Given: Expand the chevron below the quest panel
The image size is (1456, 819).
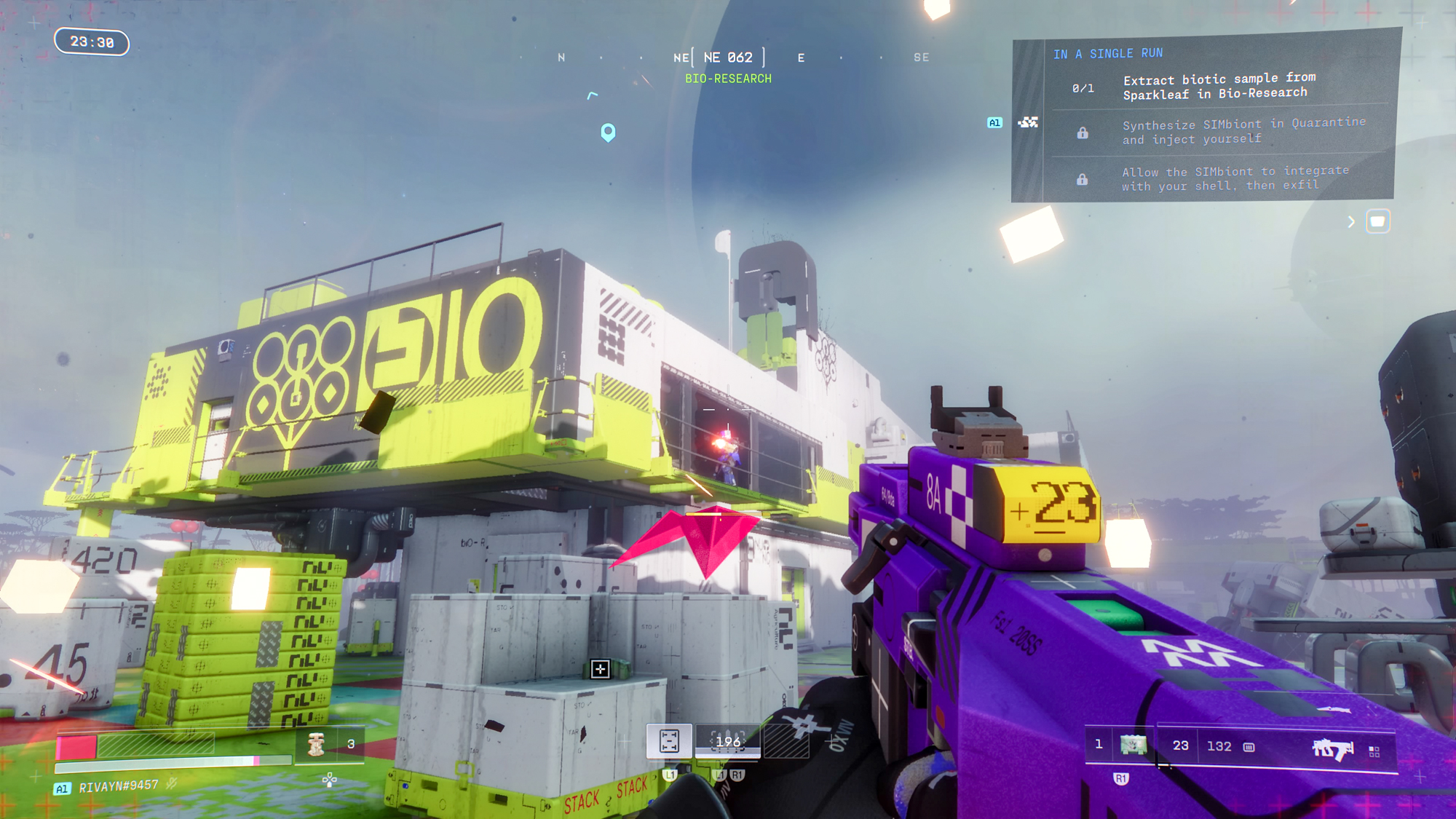Looking at the screenshot, I should (1352, 221).
